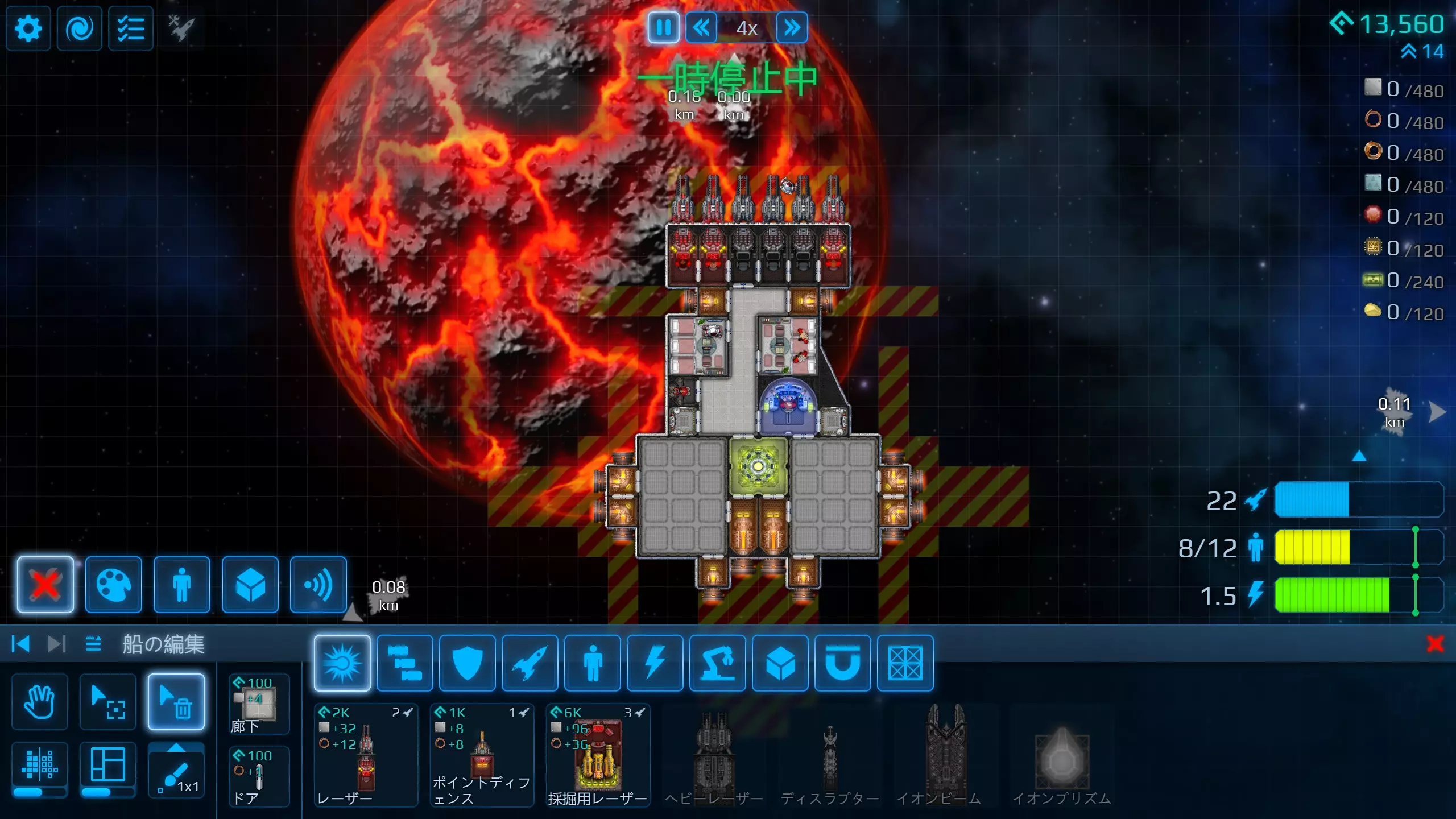Choose the 採掘用レーザー part
This screenshot has width=1456, height=819.
(598, 755)
